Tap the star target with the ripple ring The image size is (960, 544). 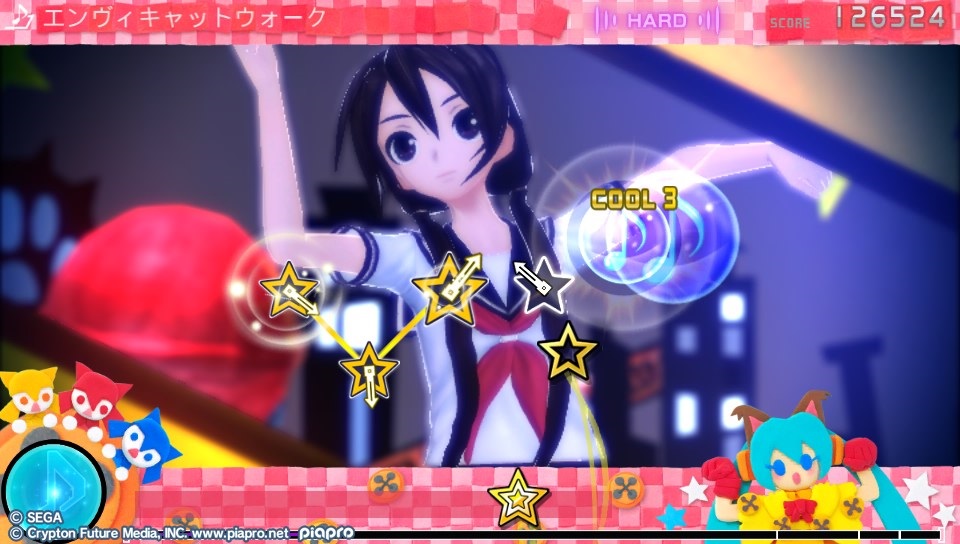(x=288, y=291)
